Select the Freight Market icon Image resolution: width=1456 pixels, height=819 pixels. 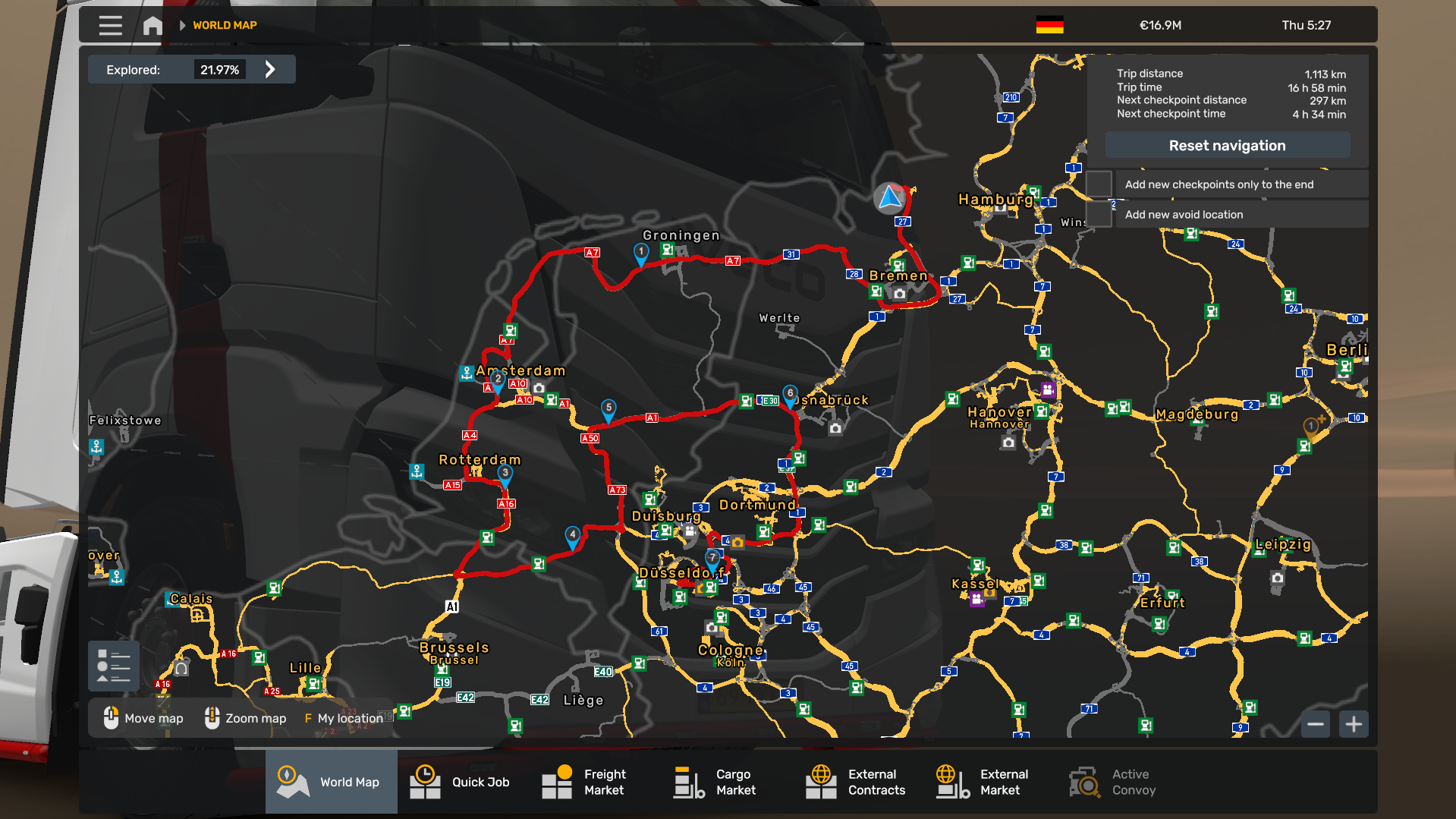556,782
